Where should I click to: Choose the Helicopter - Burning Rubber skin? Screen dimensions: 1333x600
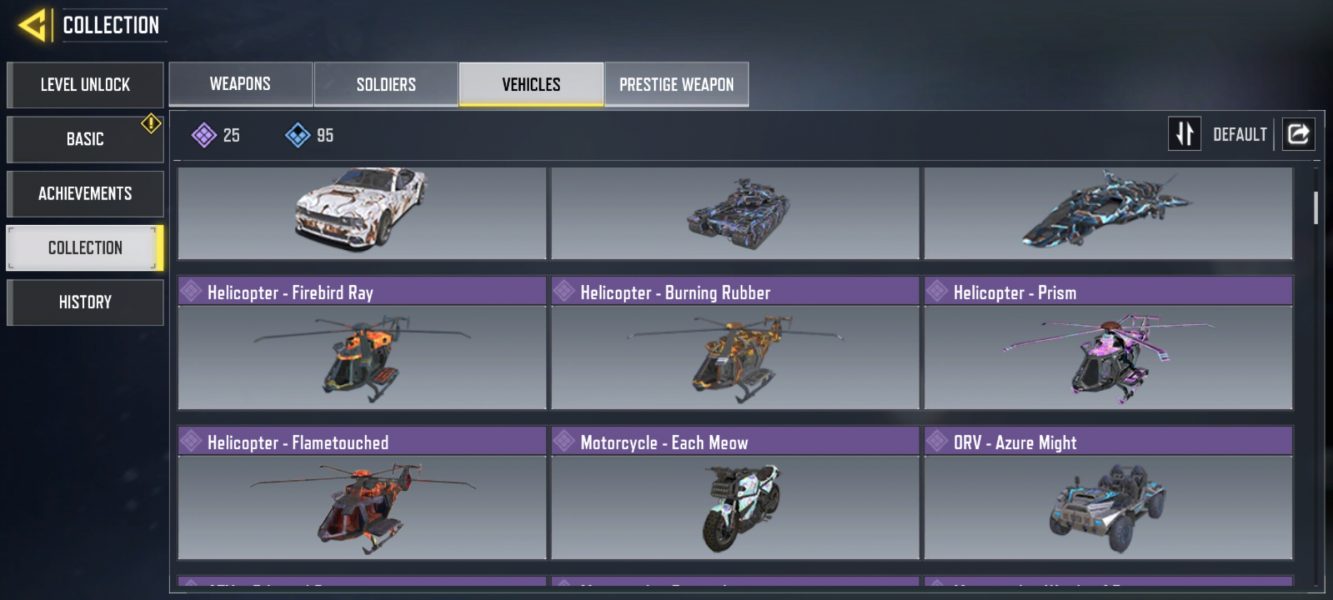pyautogui.click(x=735, y=345)
